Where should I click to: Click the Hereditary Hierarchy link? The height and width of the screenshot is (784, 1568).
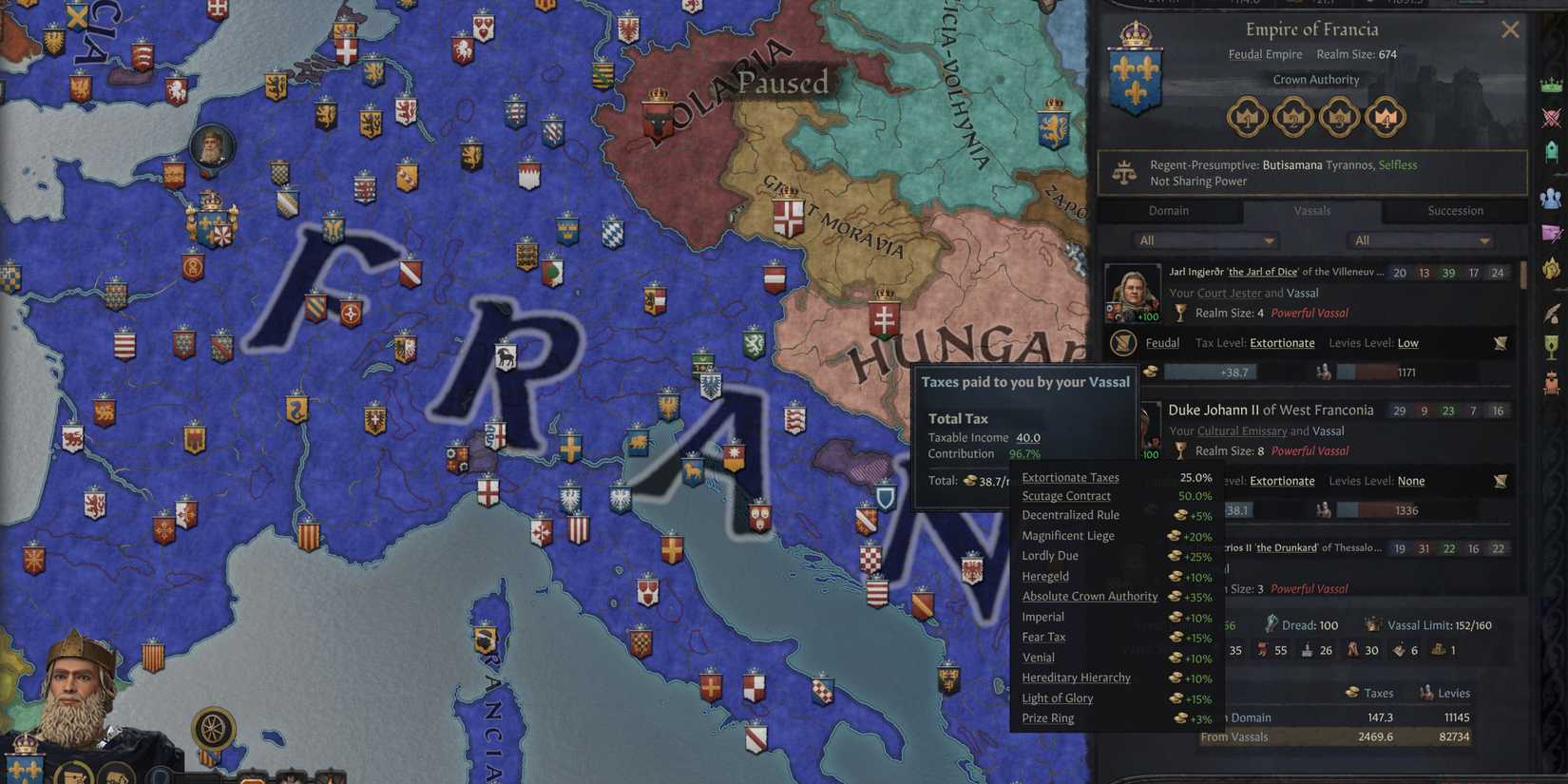click(x=1076, y=677)
